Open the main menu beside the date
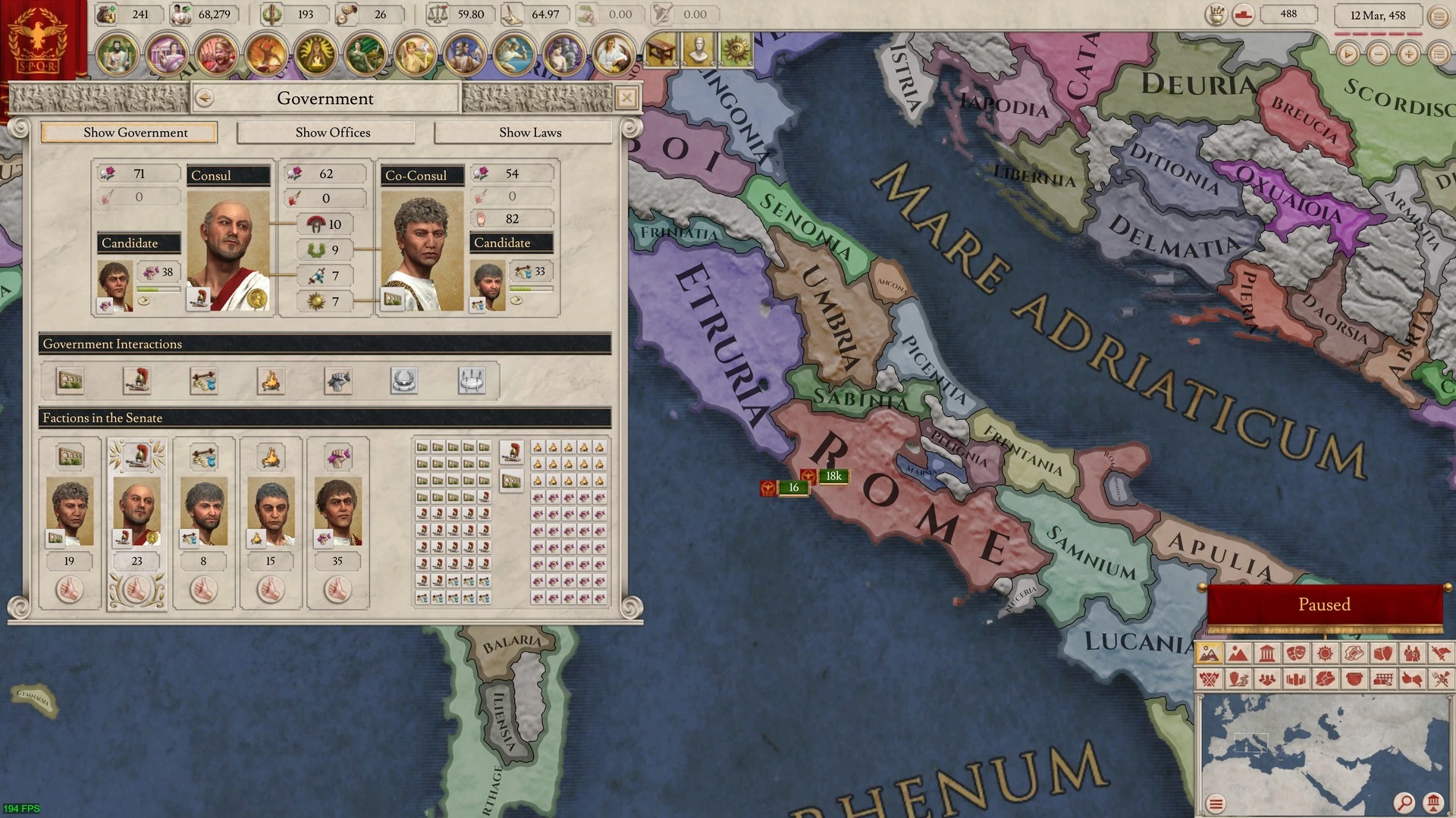The height and width of the screenshot is (818, 1456). [1439, 16]
